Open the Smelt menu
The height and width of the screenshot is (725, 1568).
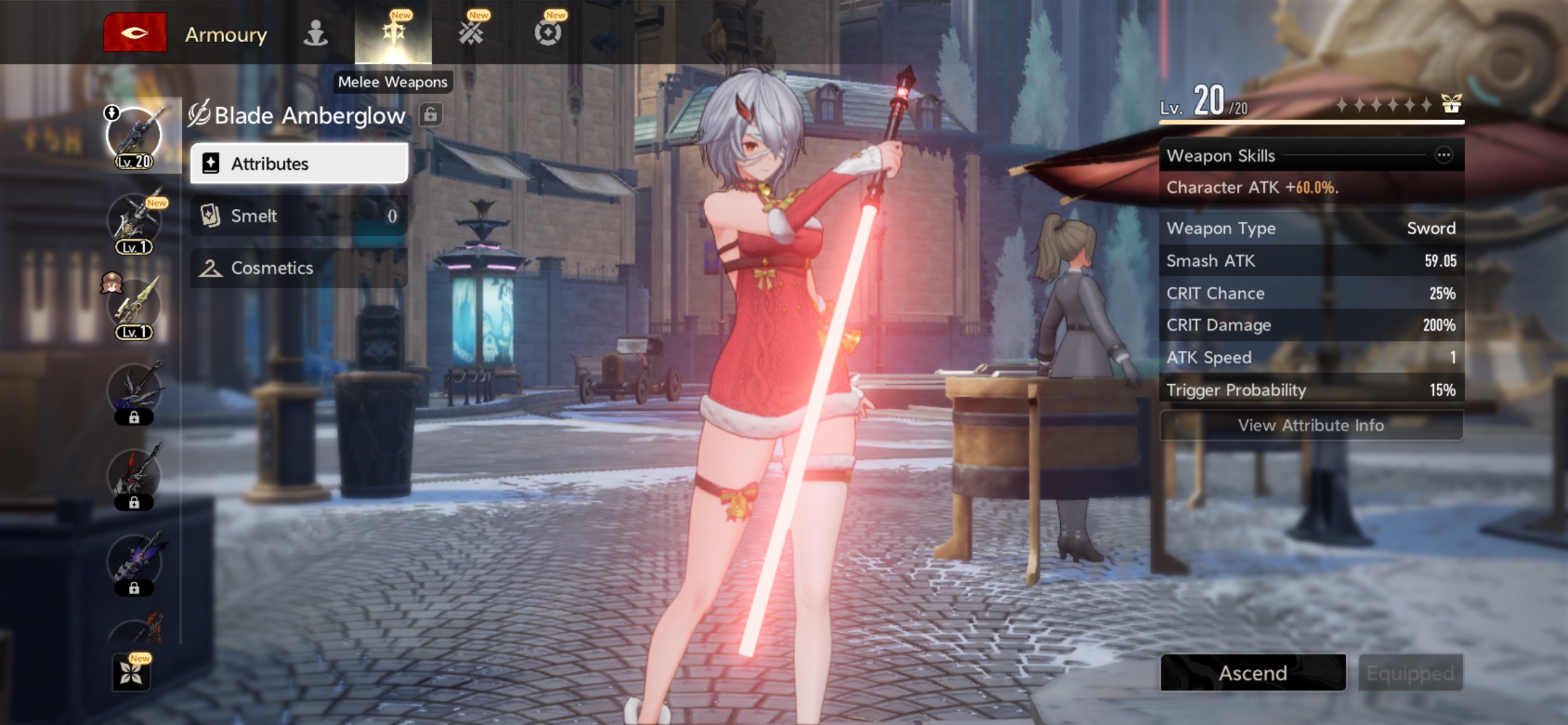pyautogui.click(x=299, y=216)
